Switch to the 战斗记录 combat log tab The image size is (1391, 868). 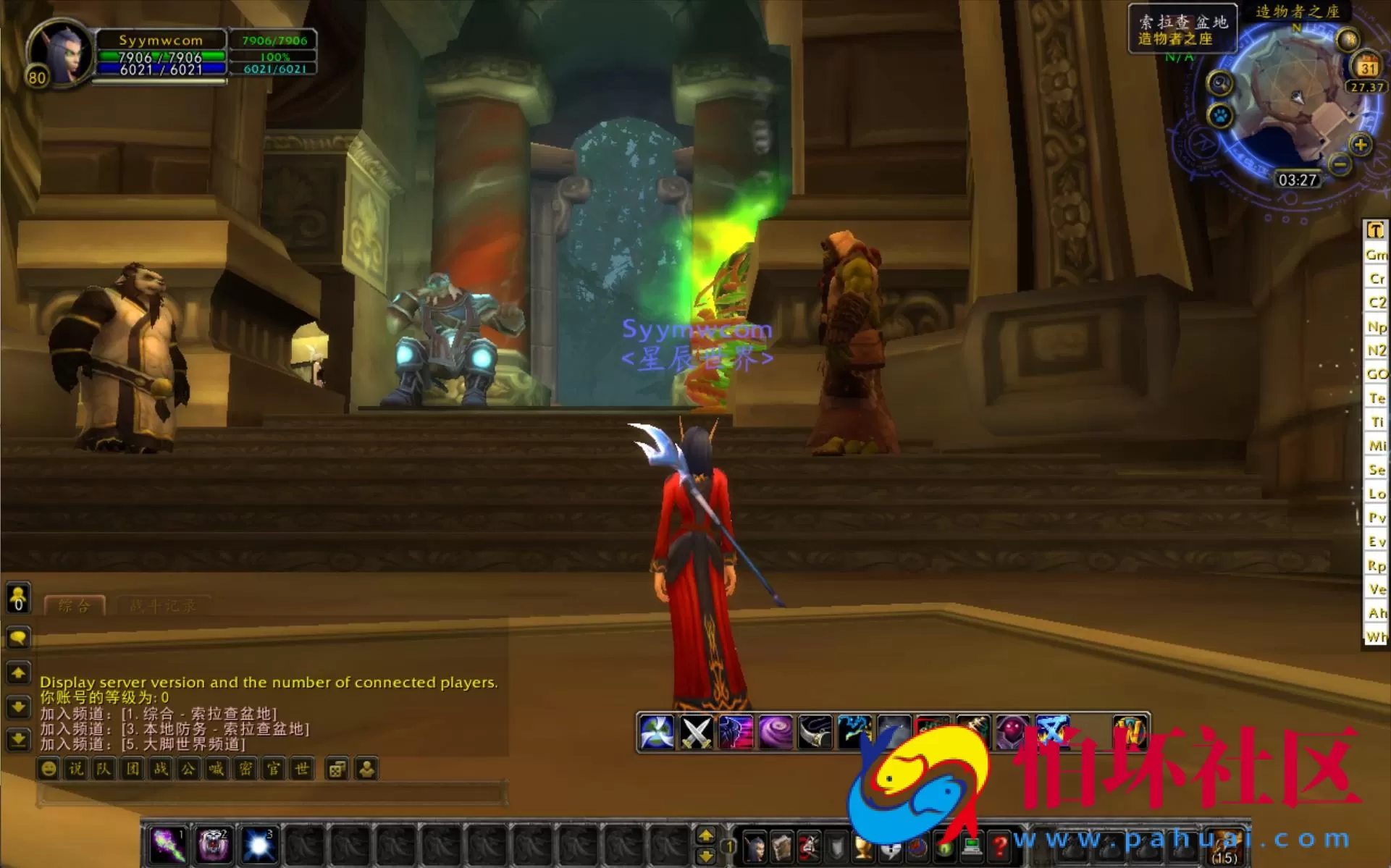pyautogui.click(x=163, y=606)
